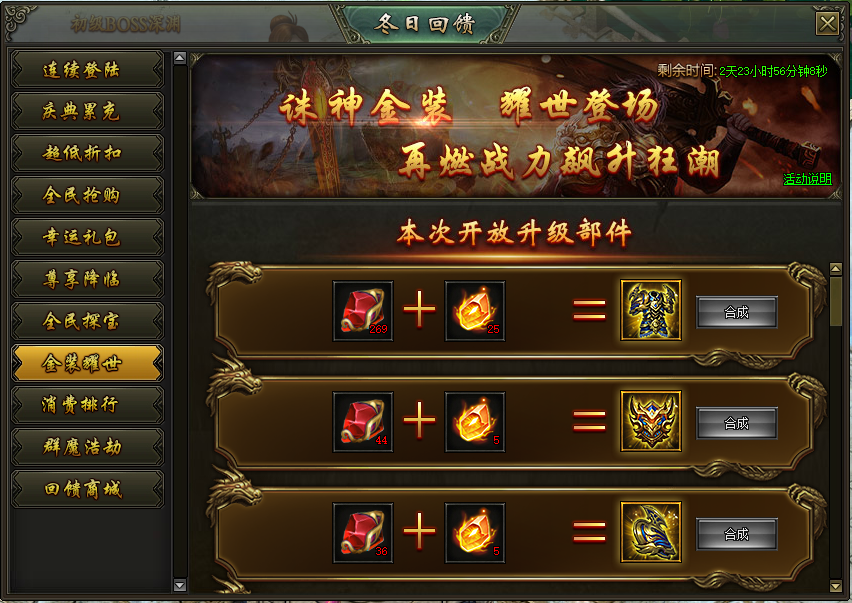Open the 回馈商城 shop tab
Screen dimensions: 852x603
coord(87,490)
